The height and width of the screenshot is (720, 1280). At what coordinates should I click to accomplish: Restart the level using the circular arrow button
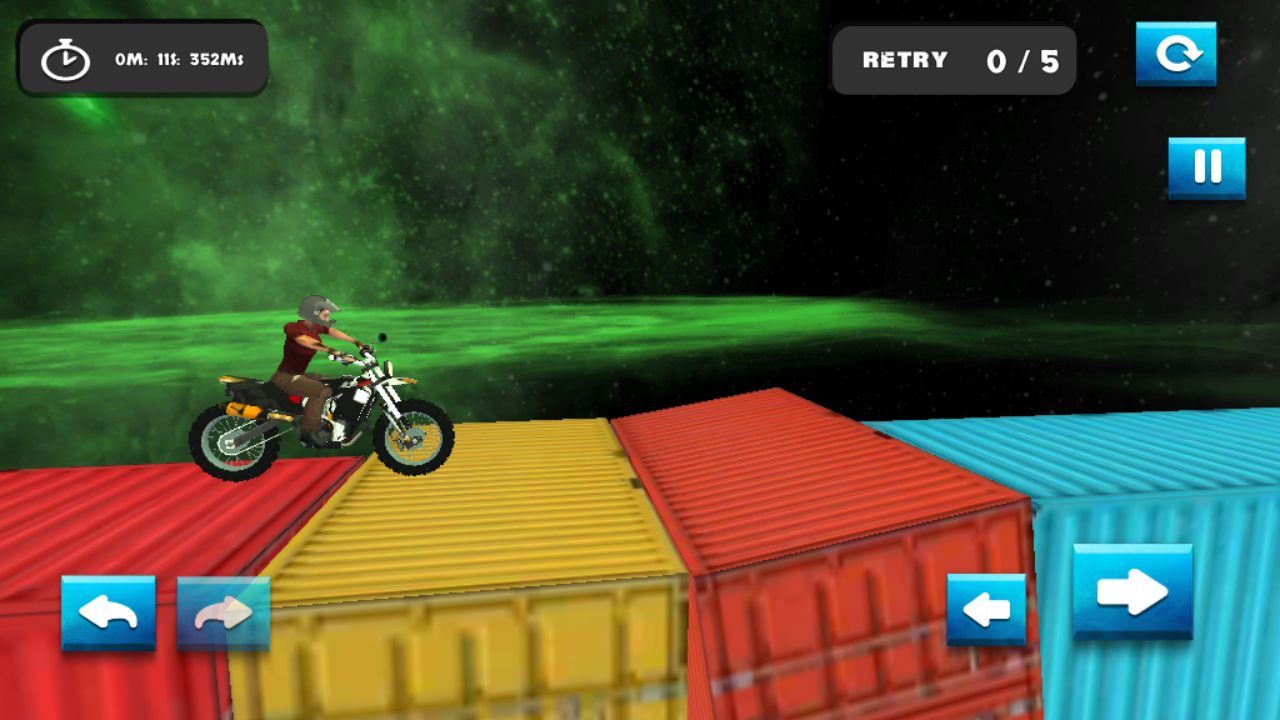(1176, 53)
